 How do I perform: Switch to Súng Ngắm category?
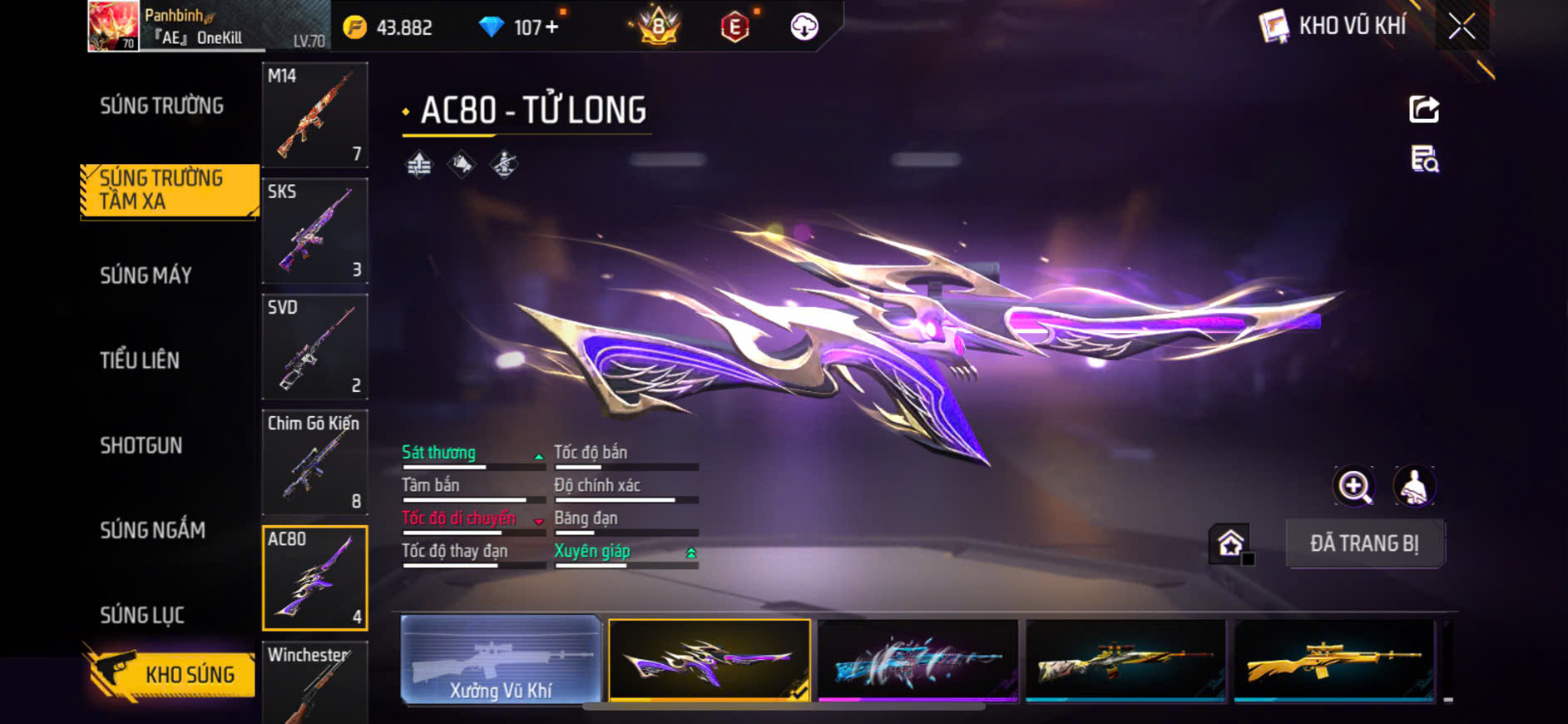(x=152, y=530)
